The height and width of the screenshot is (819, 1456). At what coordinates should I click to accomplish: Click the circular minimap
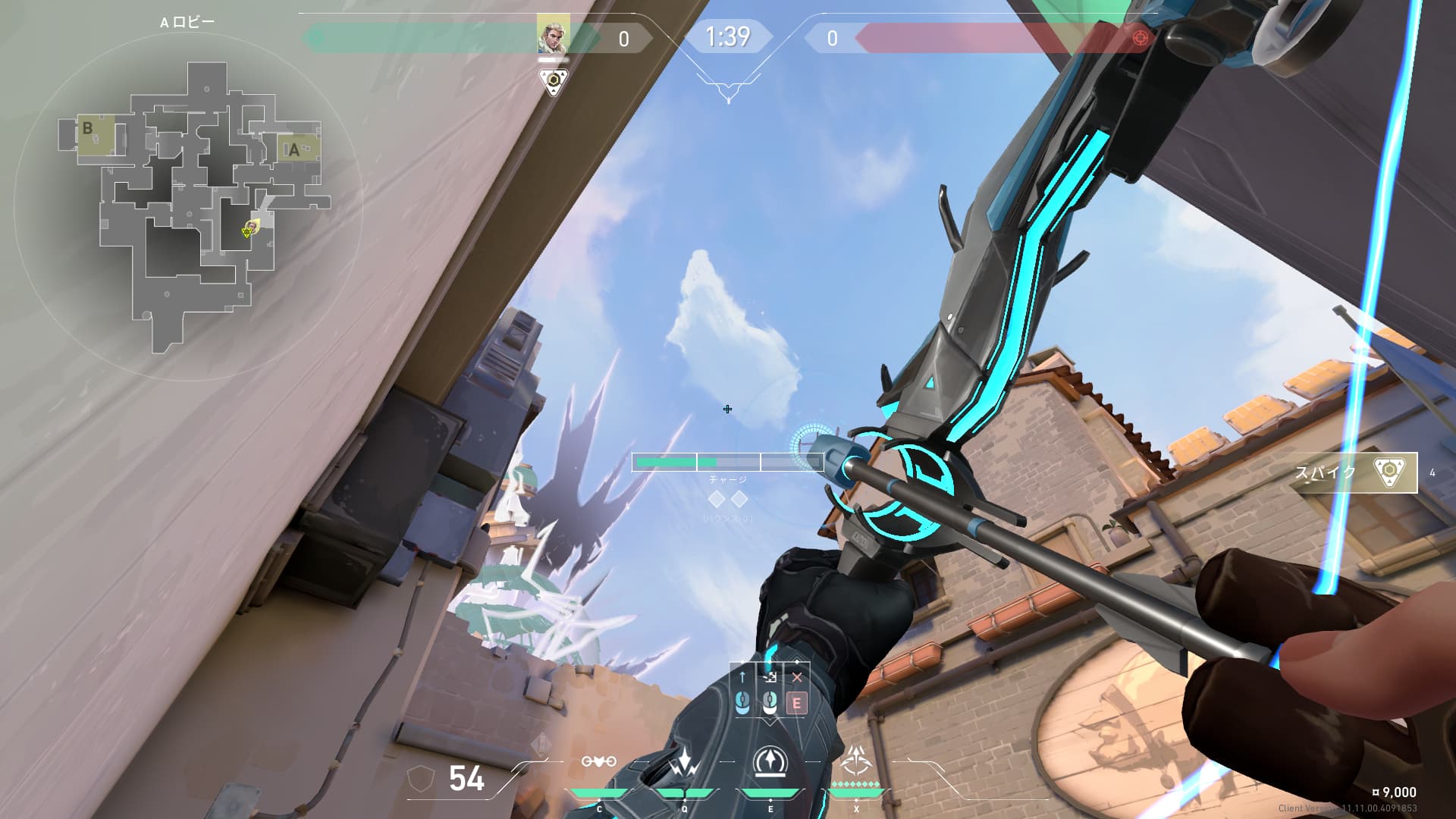188,205
